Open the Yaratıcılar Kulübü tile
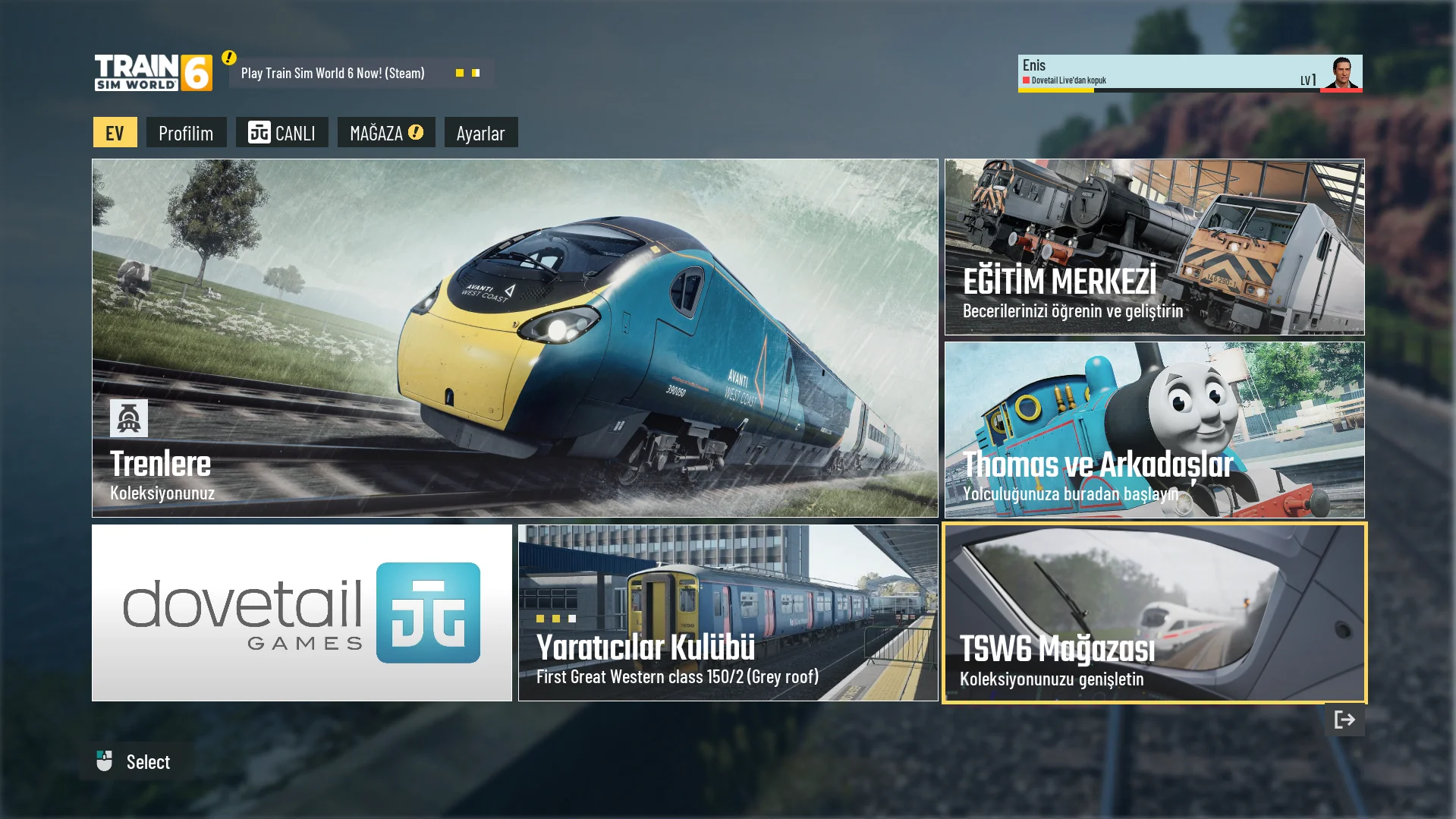1456x819 pixels. pyautogui.click(x=728, y=613)
